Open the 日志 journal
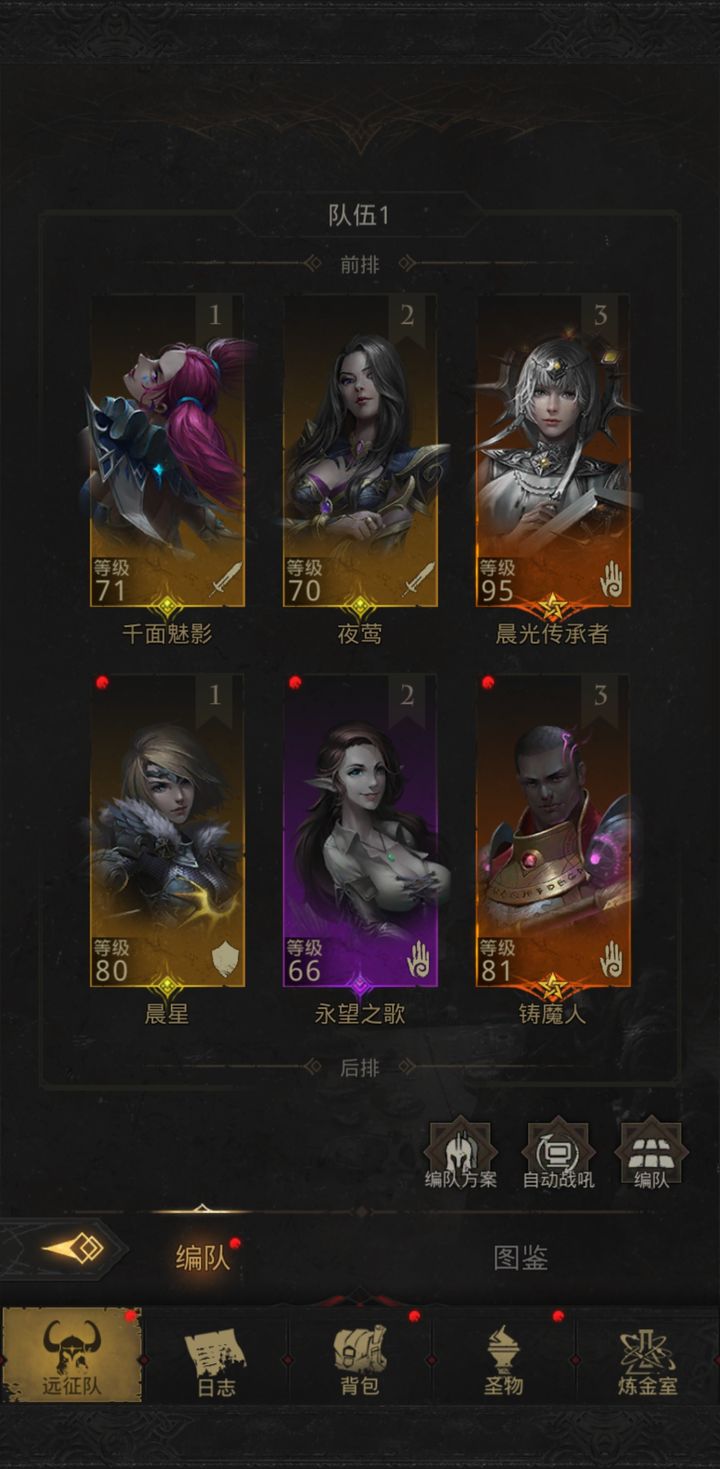The width and height of the screenshot is (720, 1469). pyautogui.click(x=216, y=1357)
